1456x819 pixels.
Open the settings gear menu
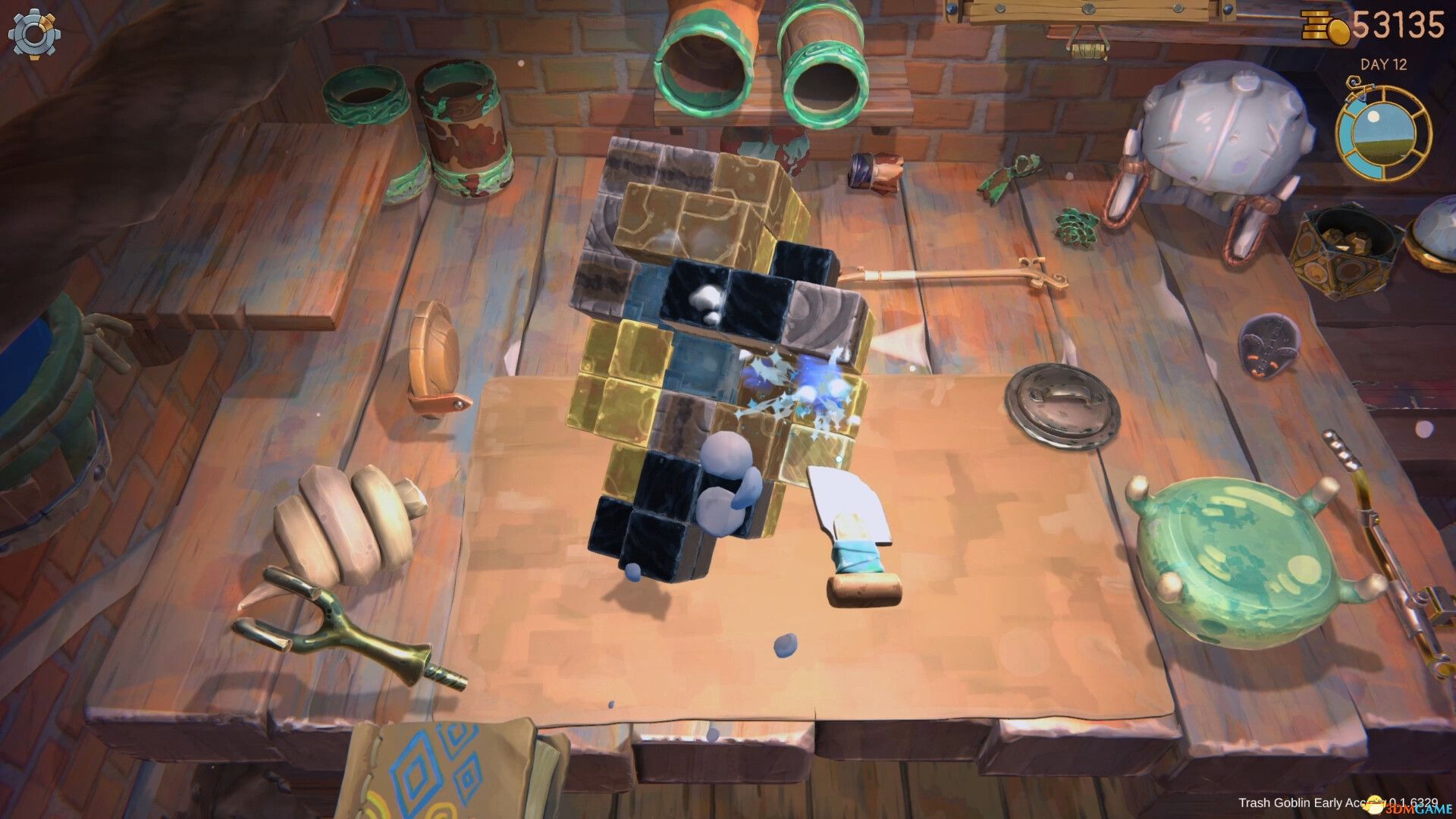pyautogui.click(x=34, y=34)
